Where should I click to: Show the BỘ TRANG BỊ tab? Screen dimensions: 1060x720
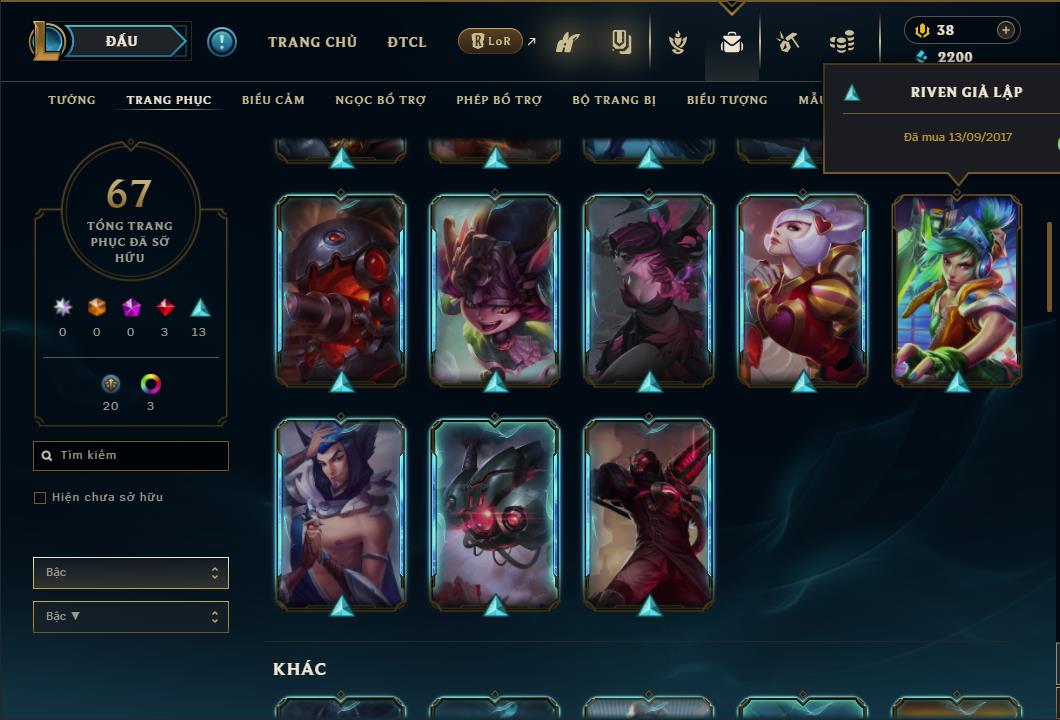[x=614, y=100]
